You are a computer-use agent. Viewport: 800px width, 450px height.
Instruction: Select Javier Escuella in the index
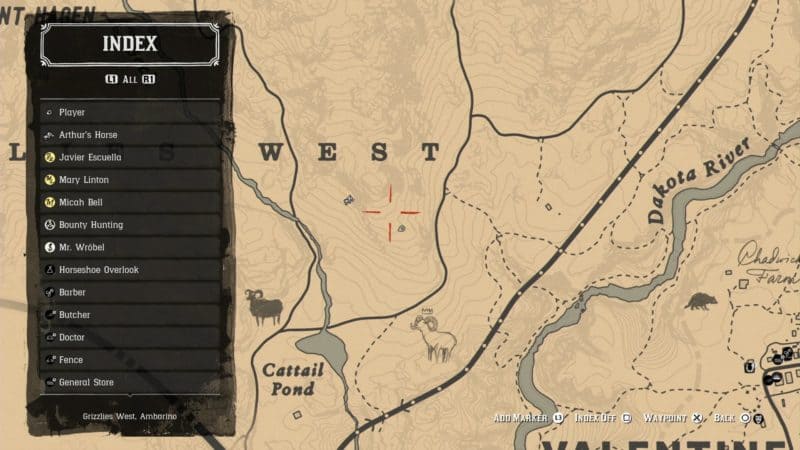[x=130, y=157]
